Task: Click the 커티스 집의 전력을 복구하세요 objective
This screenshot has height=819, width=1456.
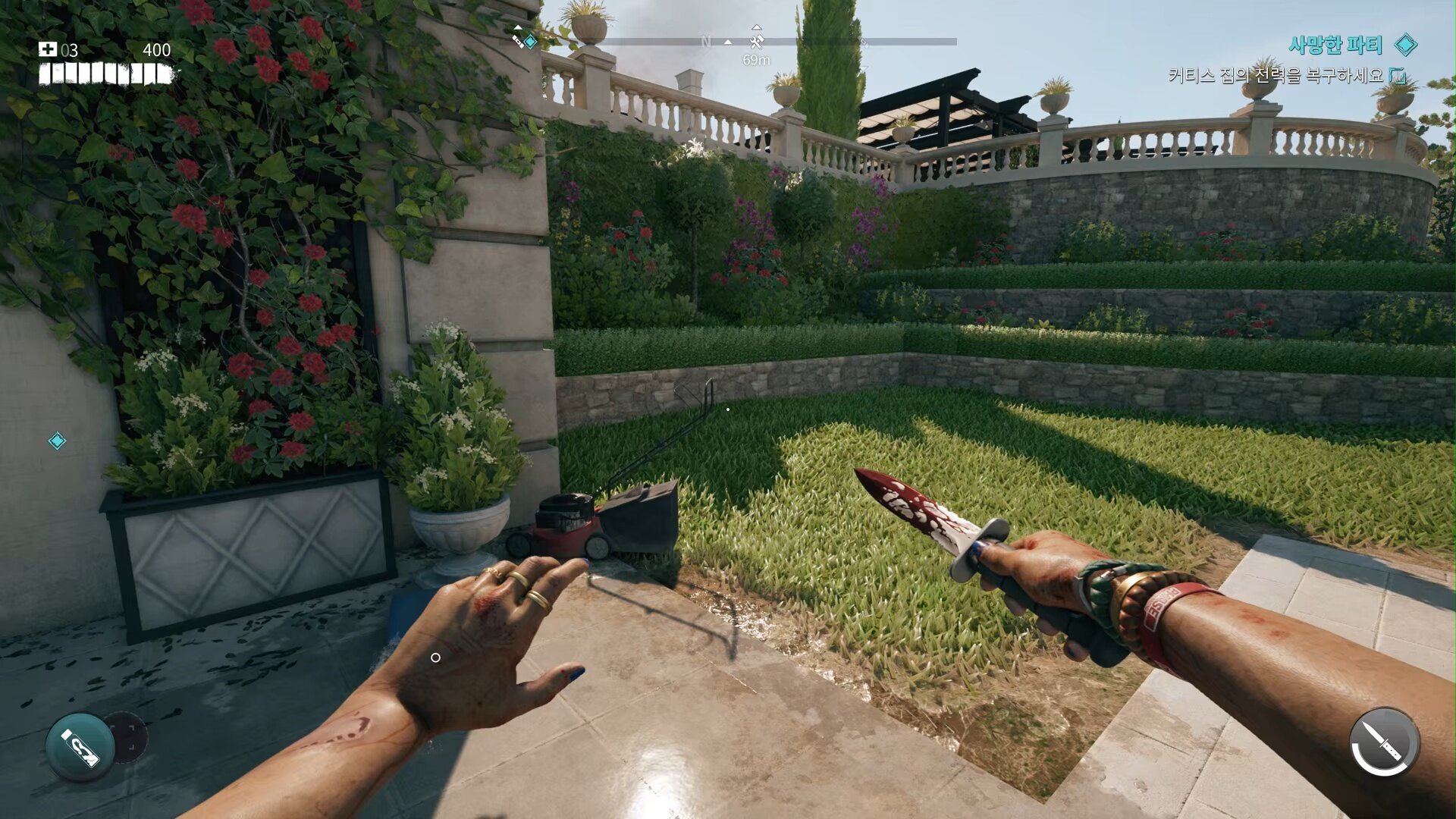Action: point(1276,76)
